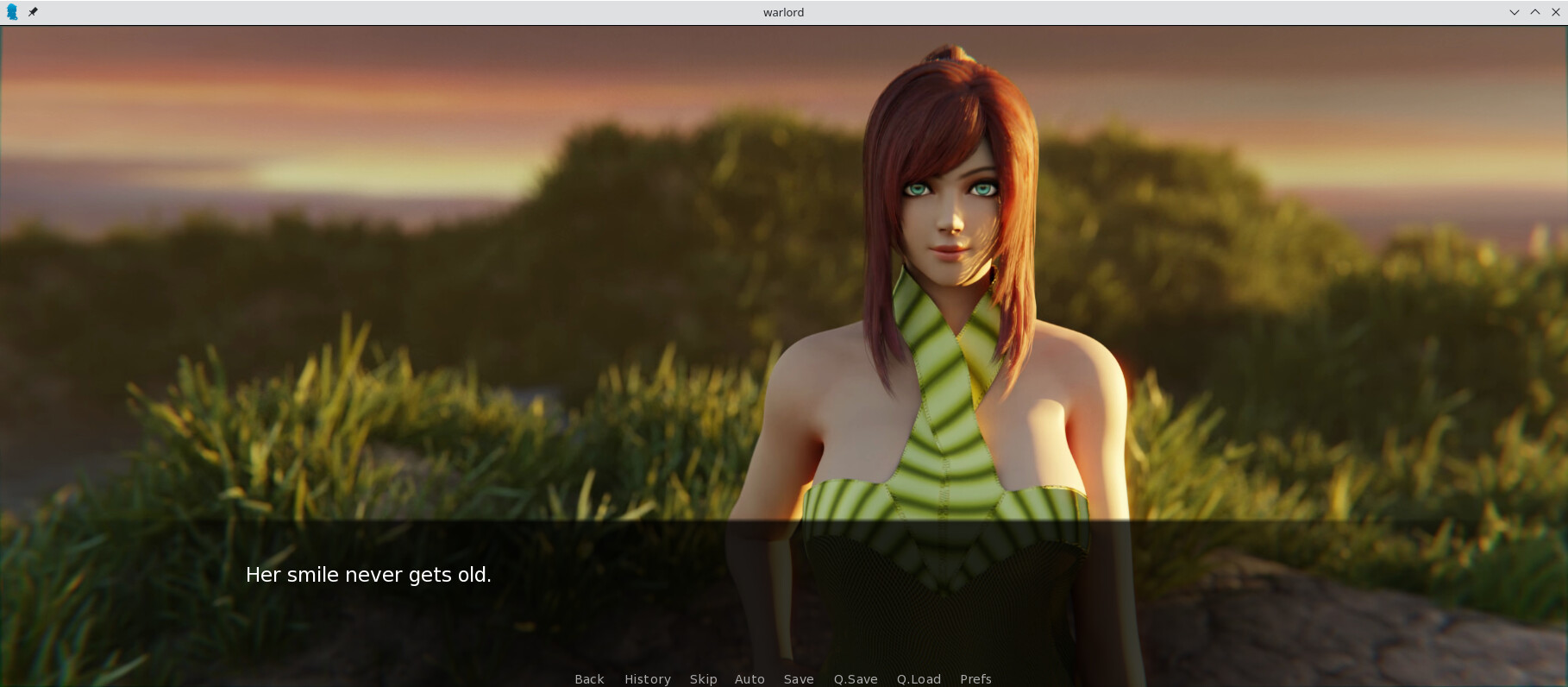
Task: Click the character sprite in the scene
Action: 949,259
